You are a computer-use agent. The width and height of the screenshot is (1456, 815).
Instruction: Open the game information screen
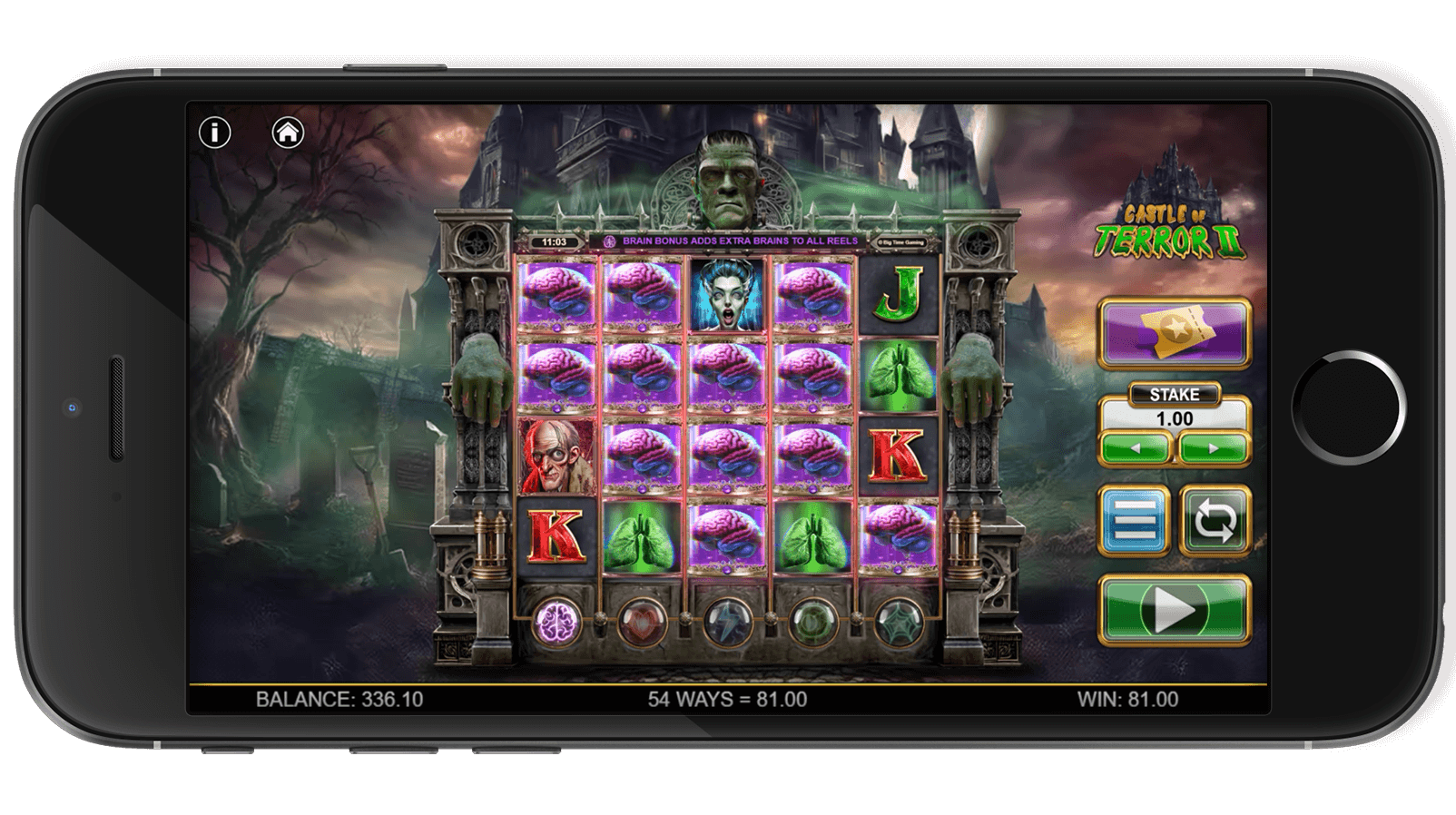coord(214,133)
